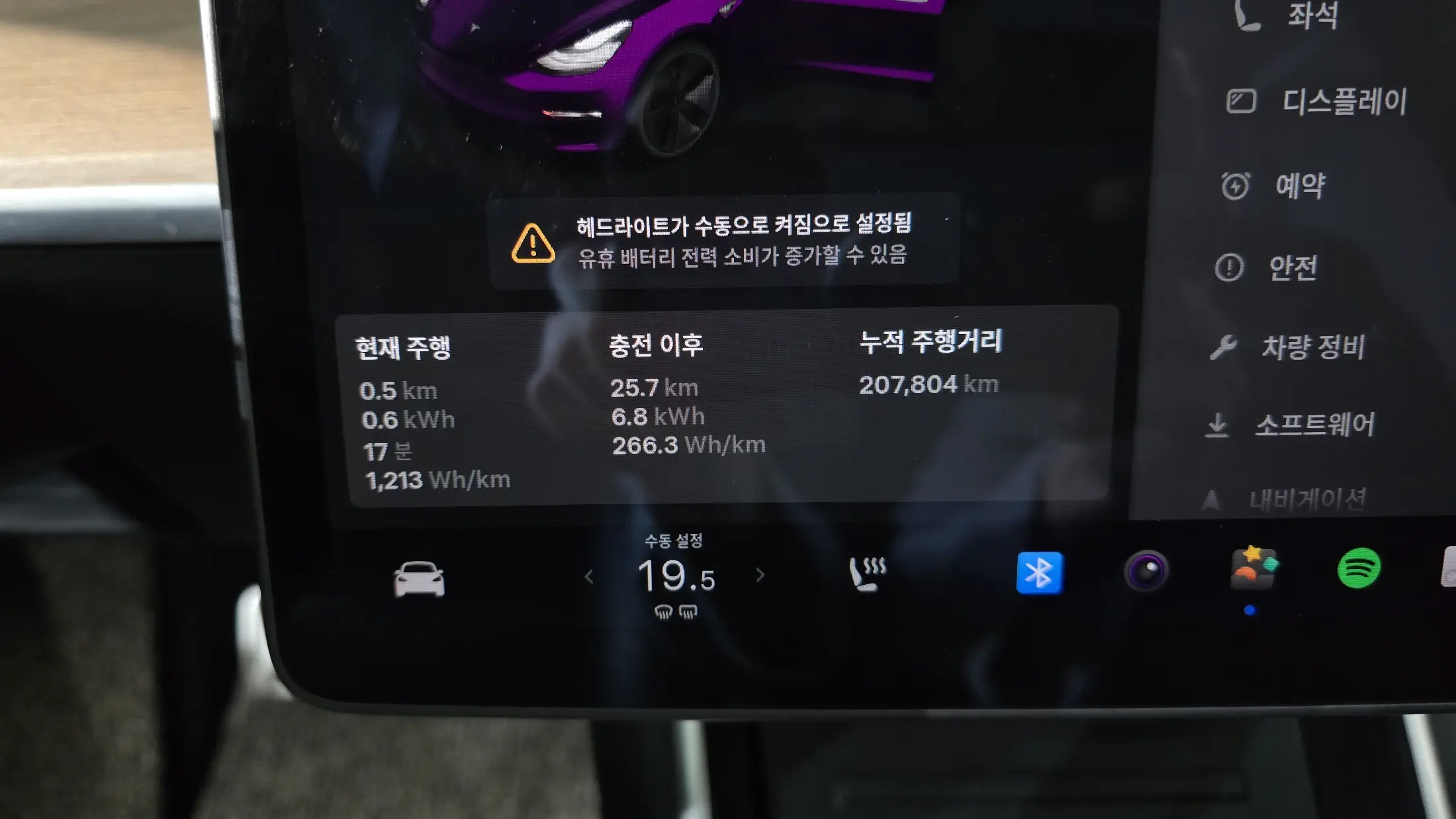
Task: Select the 내비게이션 (Navigation) menu entry
Action: coord(1284,499)
